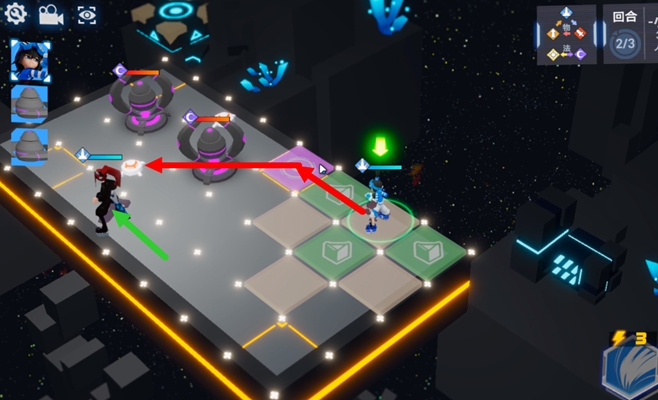Select the pink highlighted board tile
The height and width of the screenshot is (400, 658).
(297, 165)
